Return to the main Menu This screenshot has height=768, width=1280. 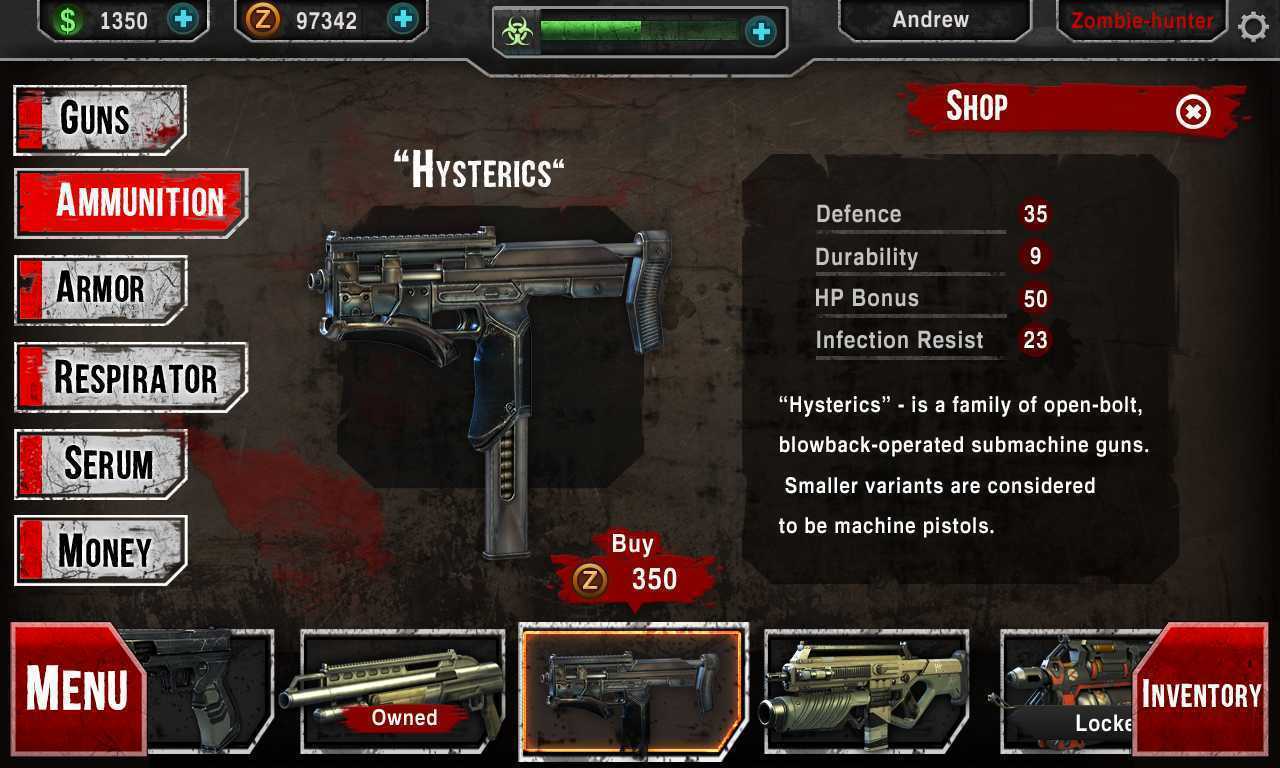pos(78,688)
